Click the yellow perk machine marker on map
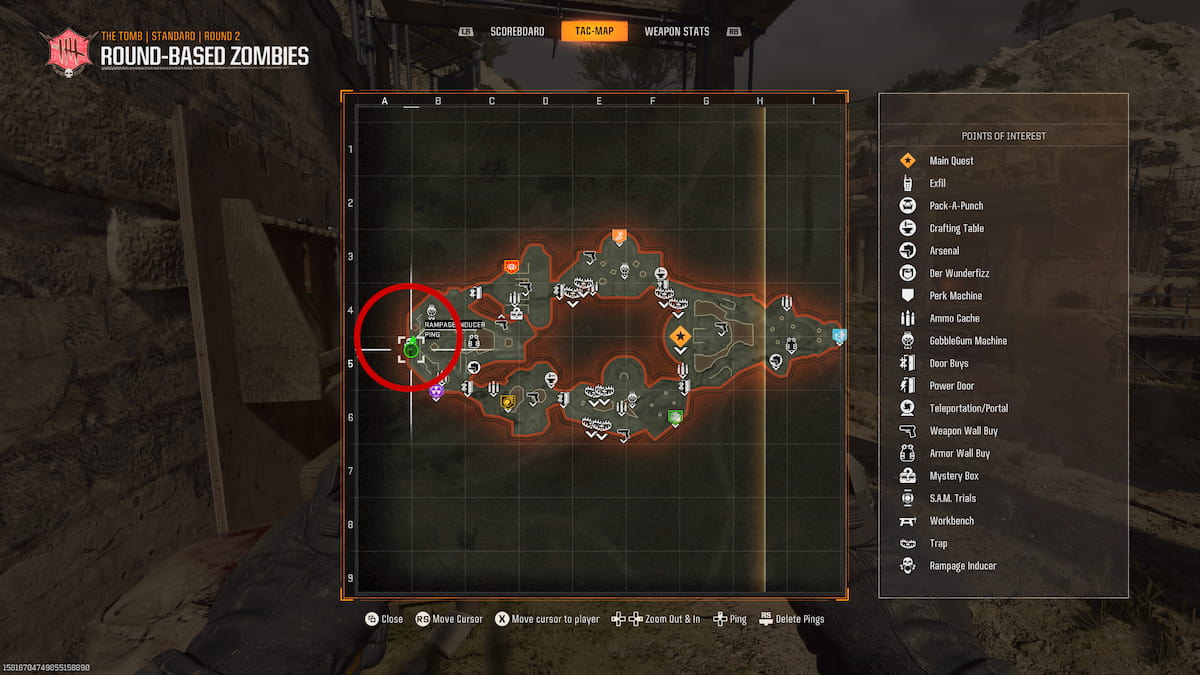 (508, 403)
